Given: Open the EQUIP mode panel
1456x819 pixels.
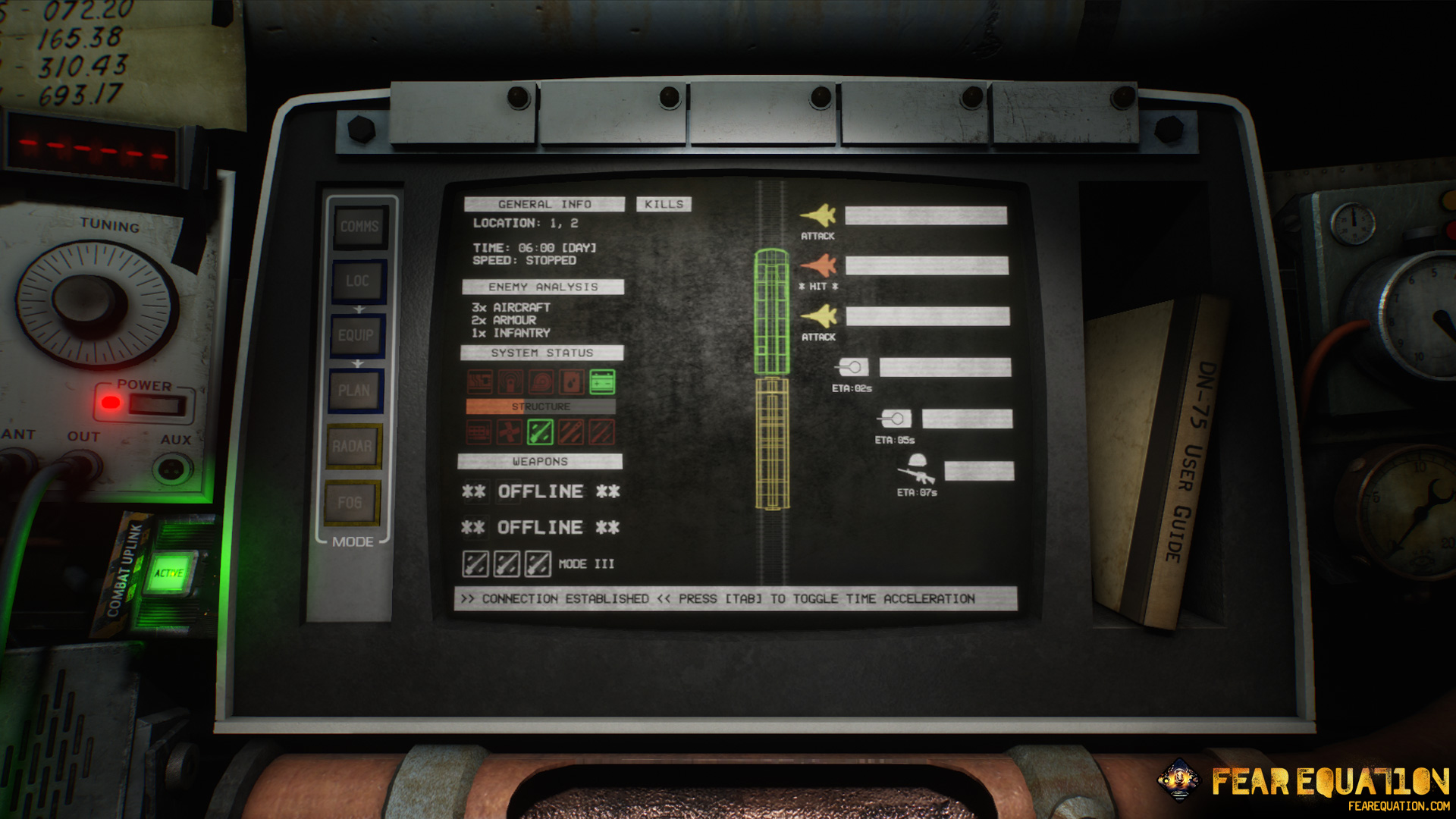Looking at the screenshot, I should pos(356,336).
